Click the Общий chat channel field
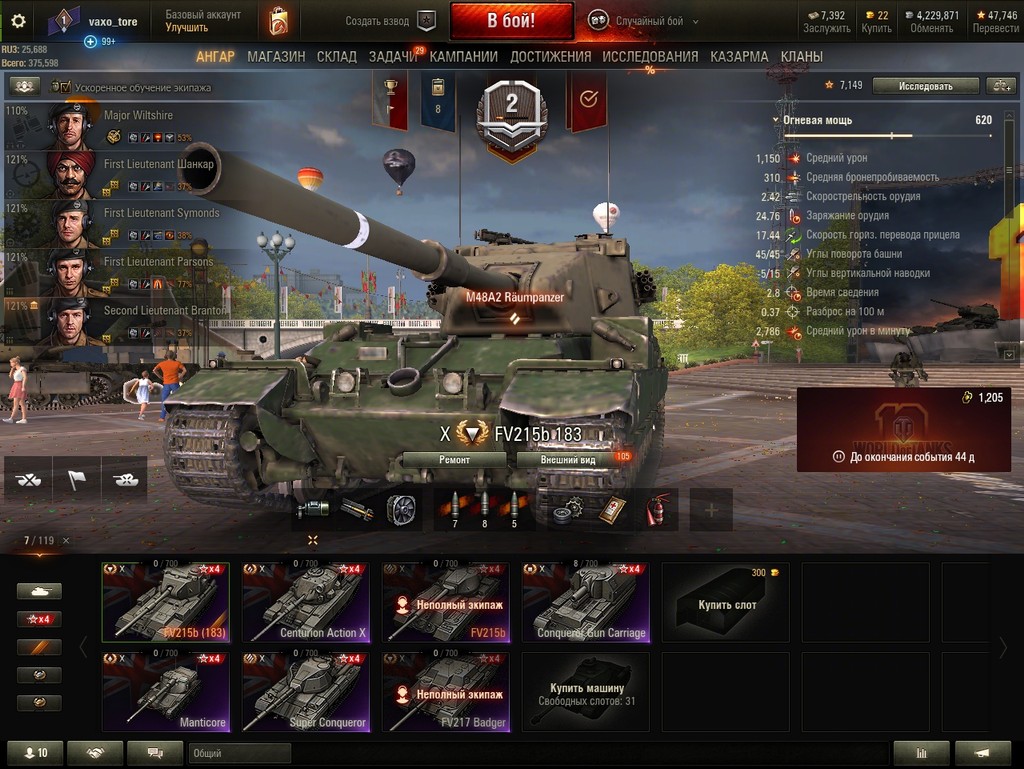 click(239, 753)
